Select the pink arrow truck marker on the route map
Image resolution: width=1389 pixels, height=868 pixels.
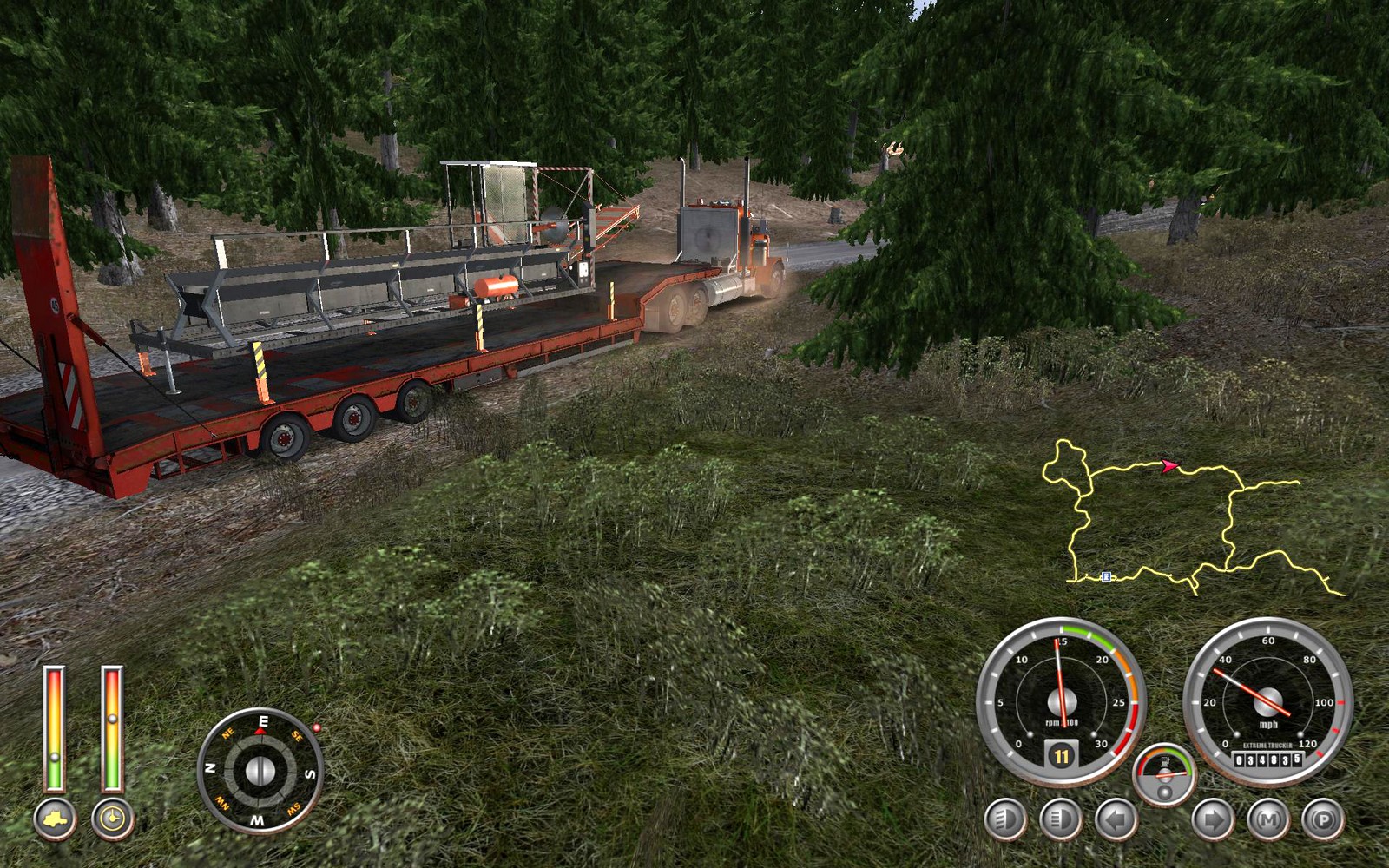point(1169,466)
